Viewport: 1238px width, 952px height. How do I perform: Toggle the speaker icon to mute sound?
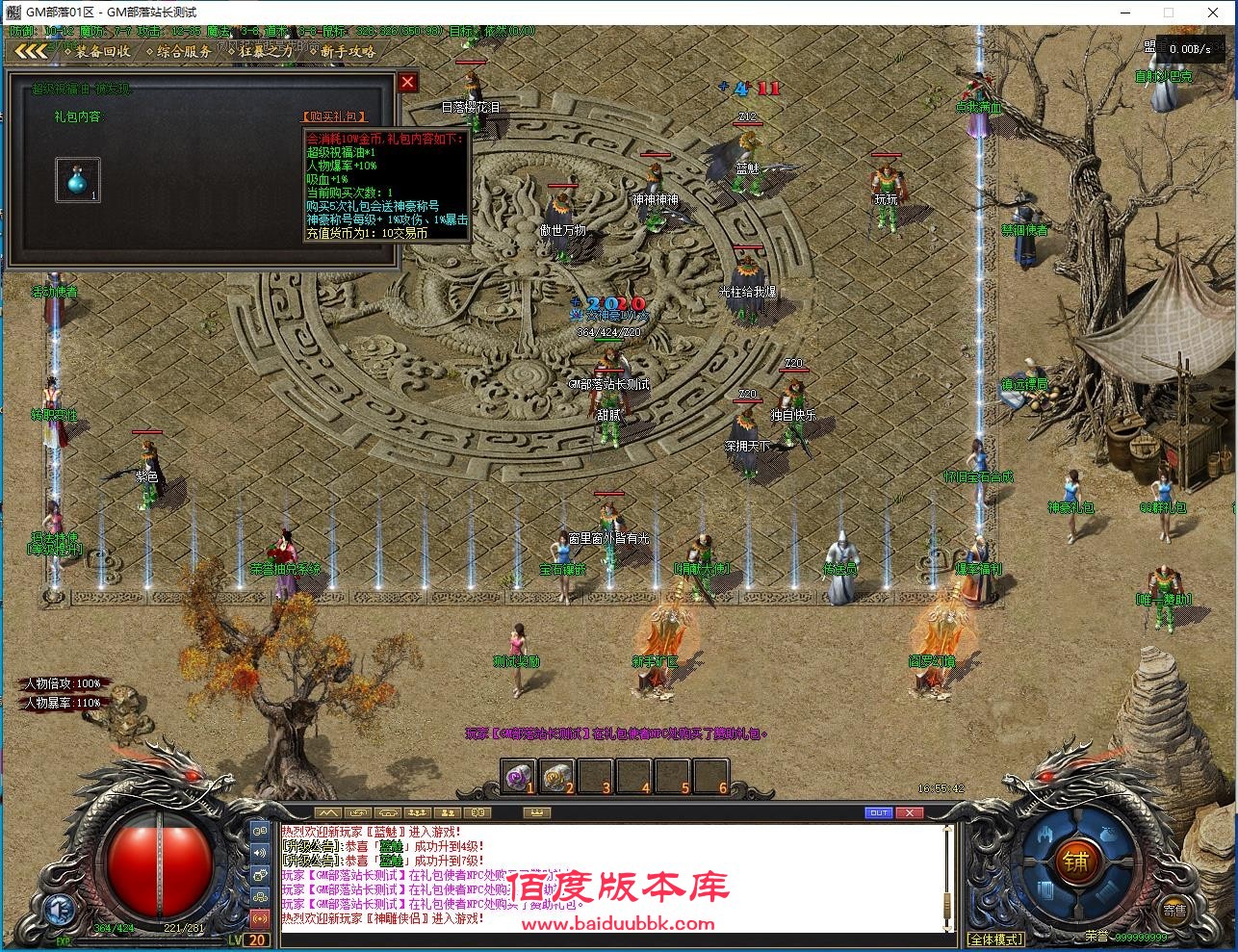click(258, 853)
